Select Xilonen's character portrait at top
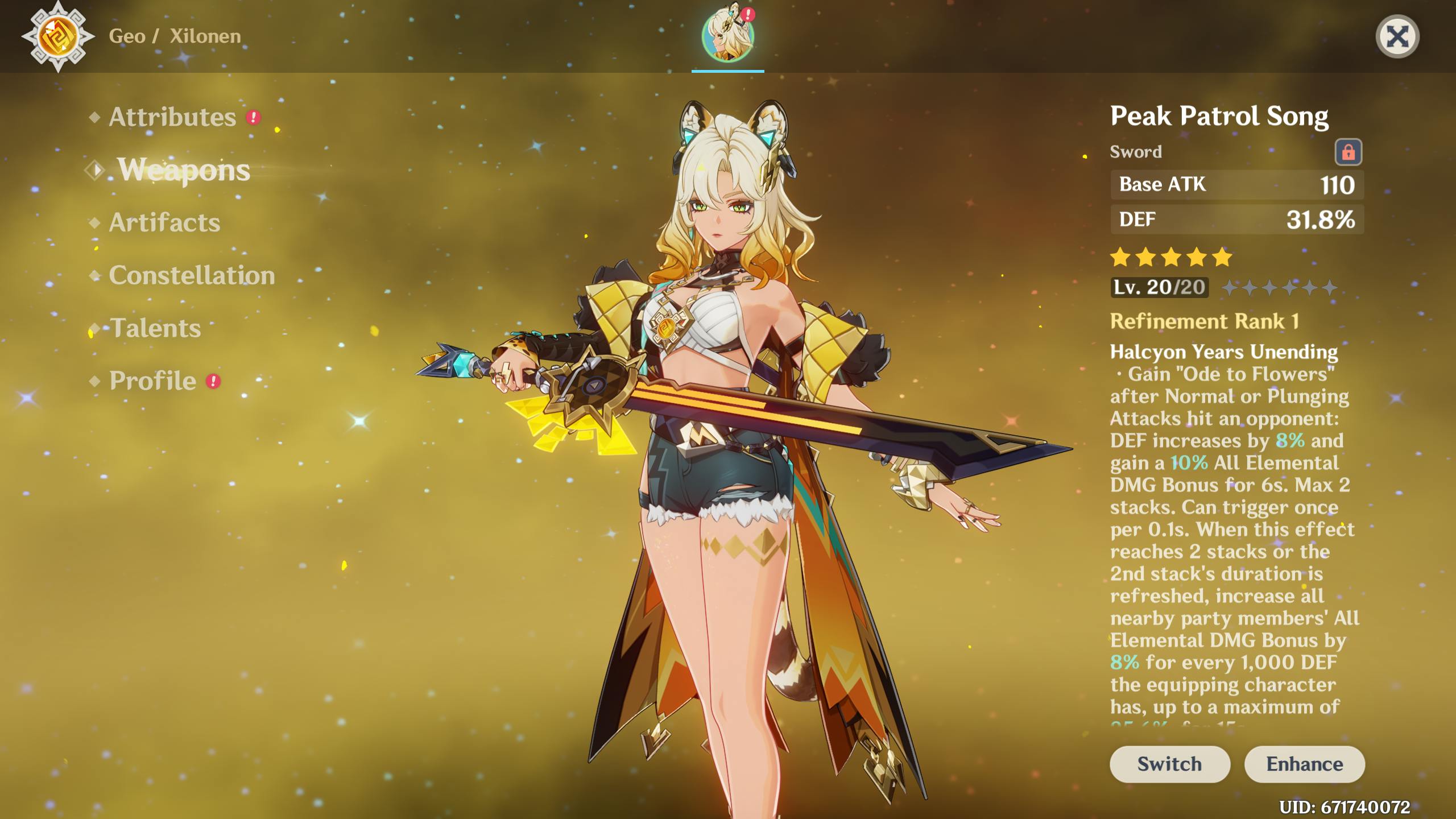Viewport: 1456px width, 819px height. (727, 35)
